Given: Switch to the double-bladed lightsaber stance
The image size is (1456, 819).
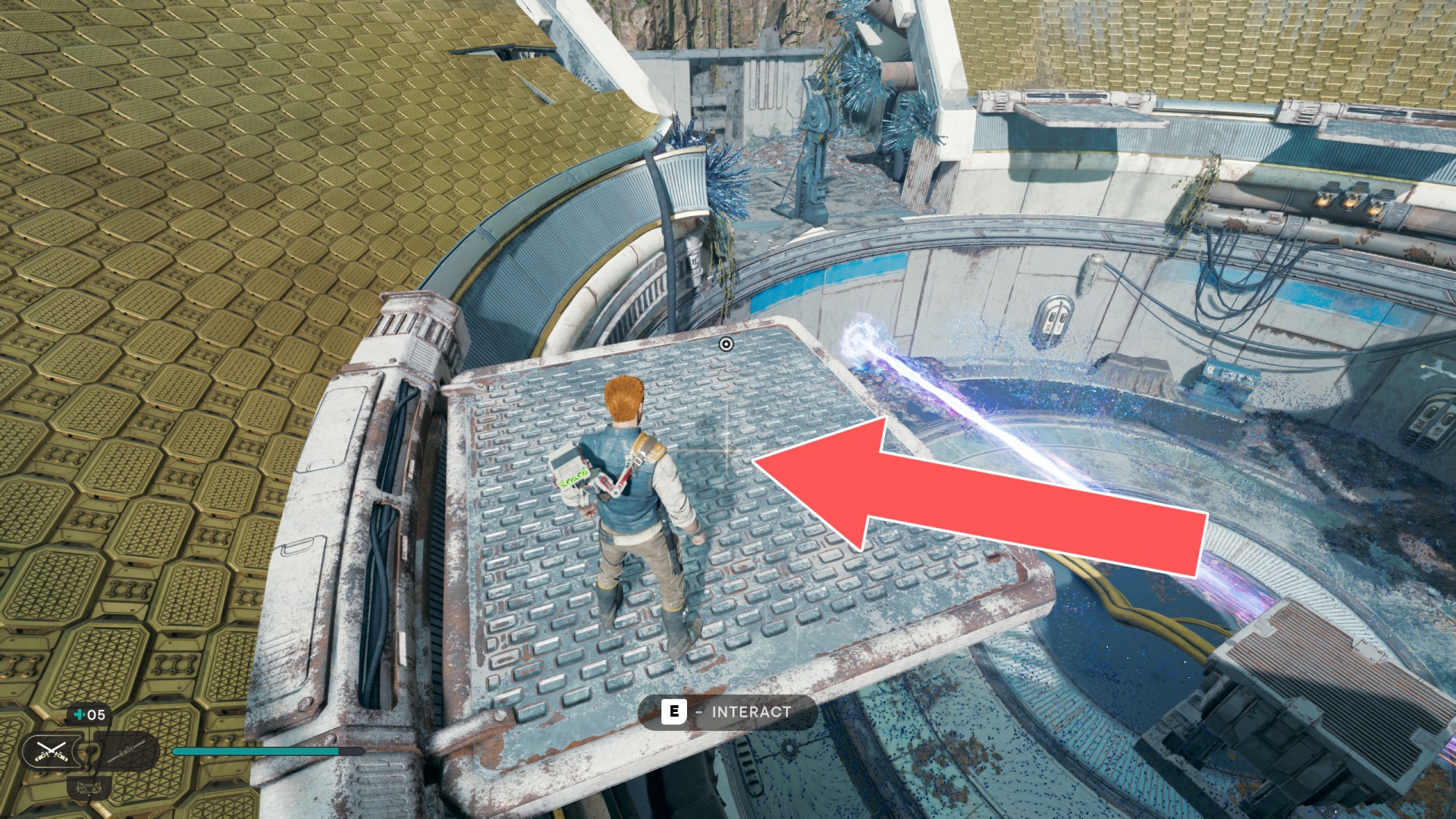Looking at the screenshot, I should pyautogui.click(x=124, y=752).
